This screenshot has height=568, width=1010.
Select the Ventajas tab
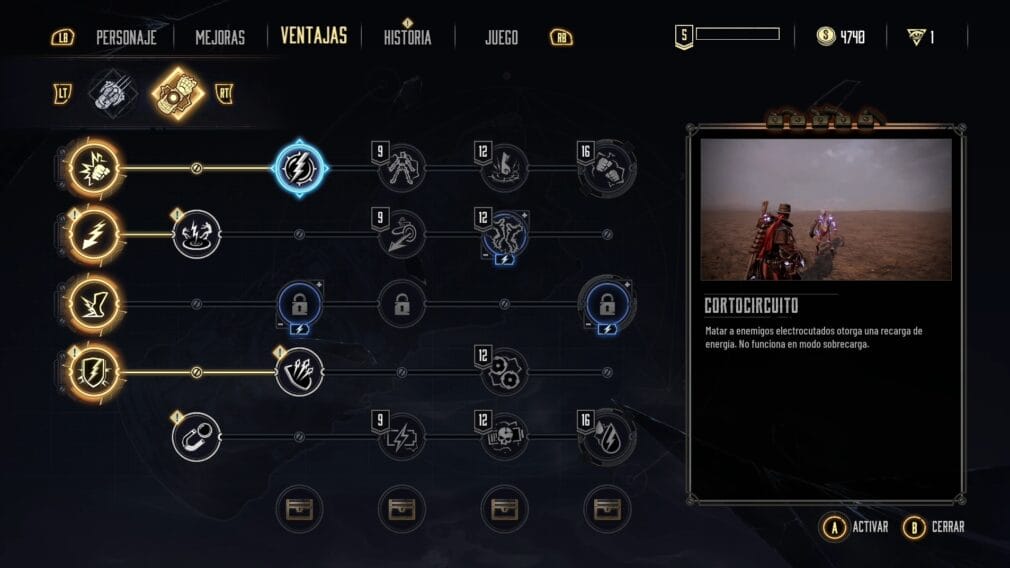(314, 37)
